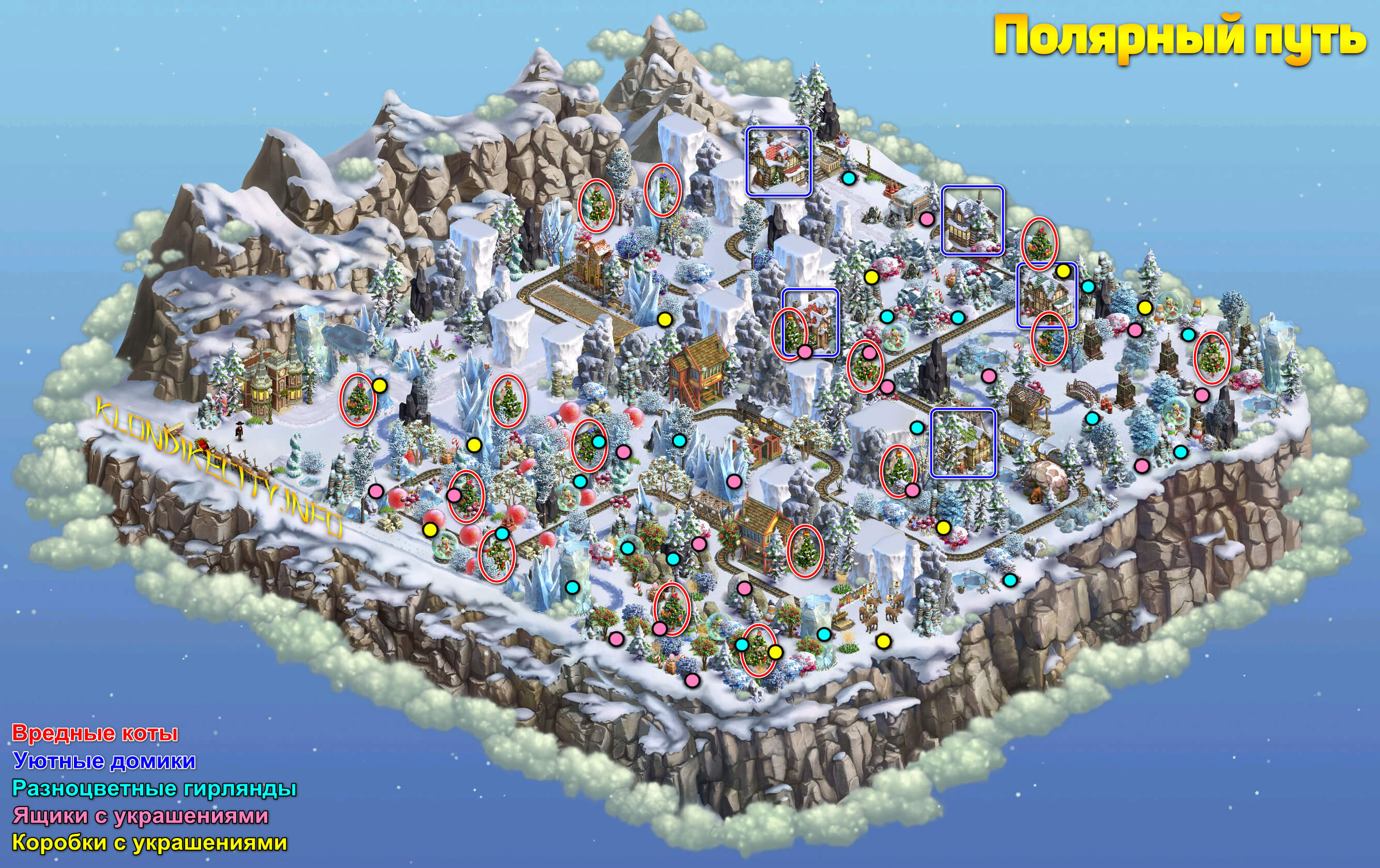Screen dimensions: 1380x868
Task: Click the cyan "Разноцветные гирлянды" legend entry
Action: (154, 788)
